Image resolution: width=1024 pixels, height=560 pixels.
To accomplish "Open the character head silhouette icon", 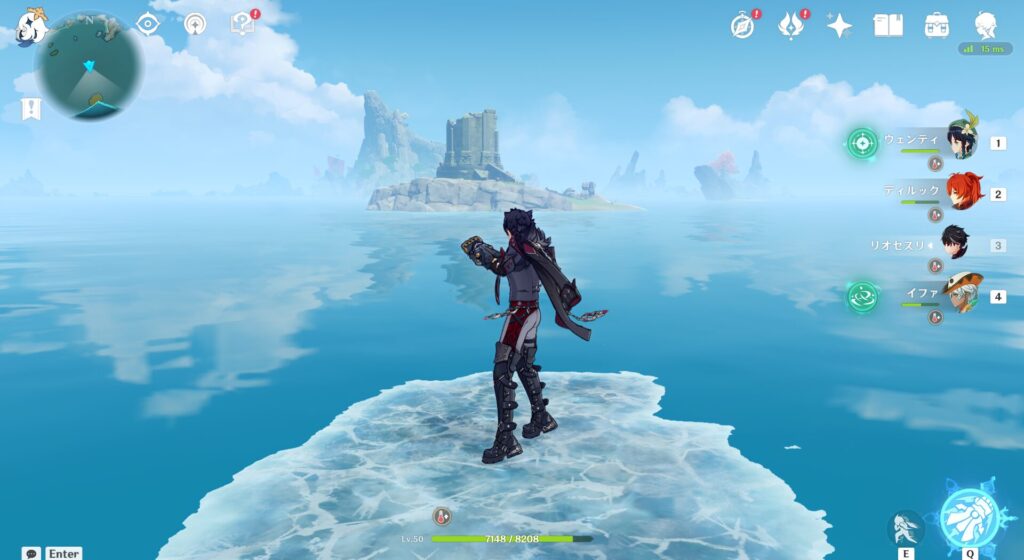I will (986, 25).
